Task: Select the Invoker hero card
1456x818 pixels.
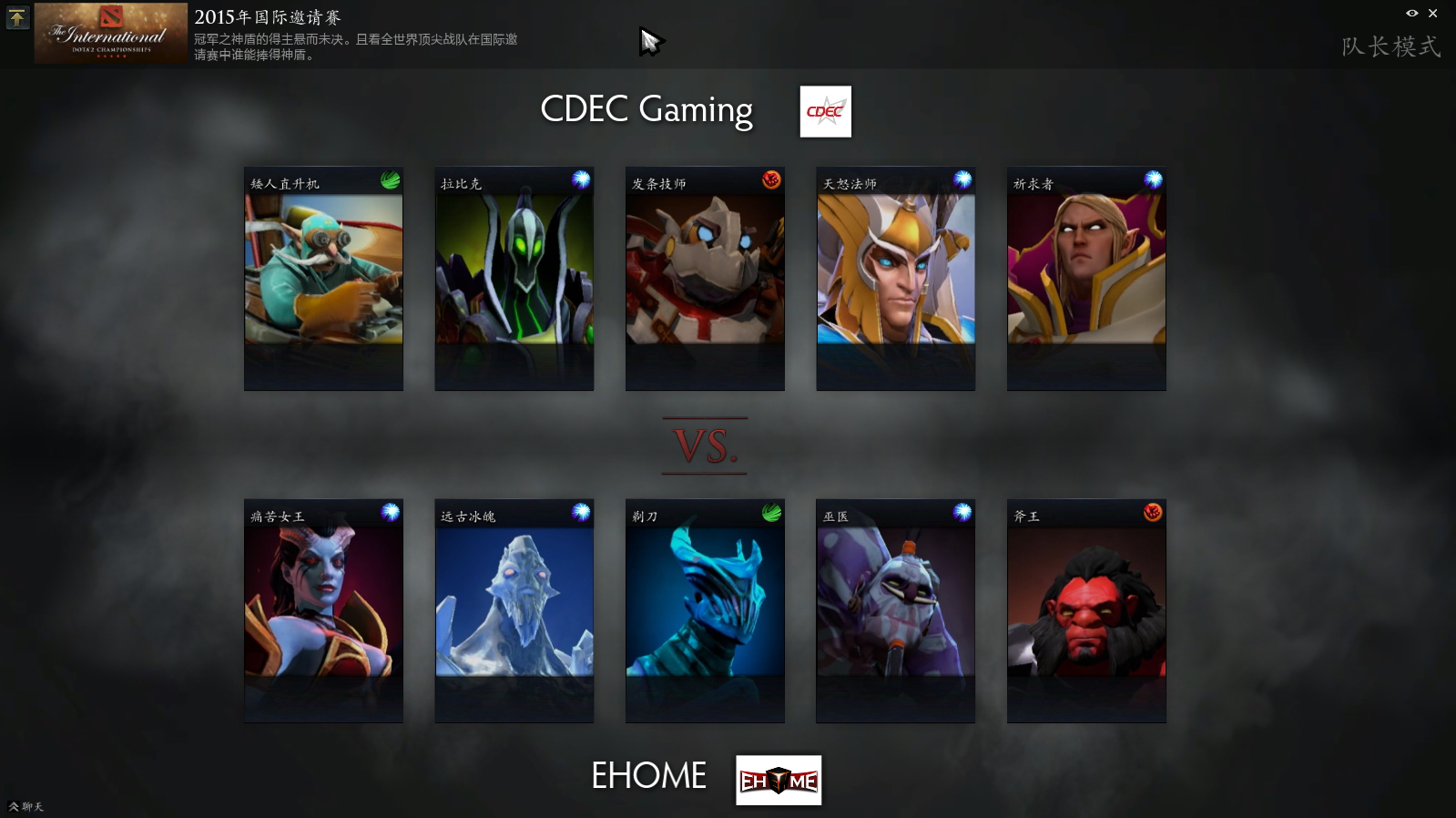Action: (1086, 278)
